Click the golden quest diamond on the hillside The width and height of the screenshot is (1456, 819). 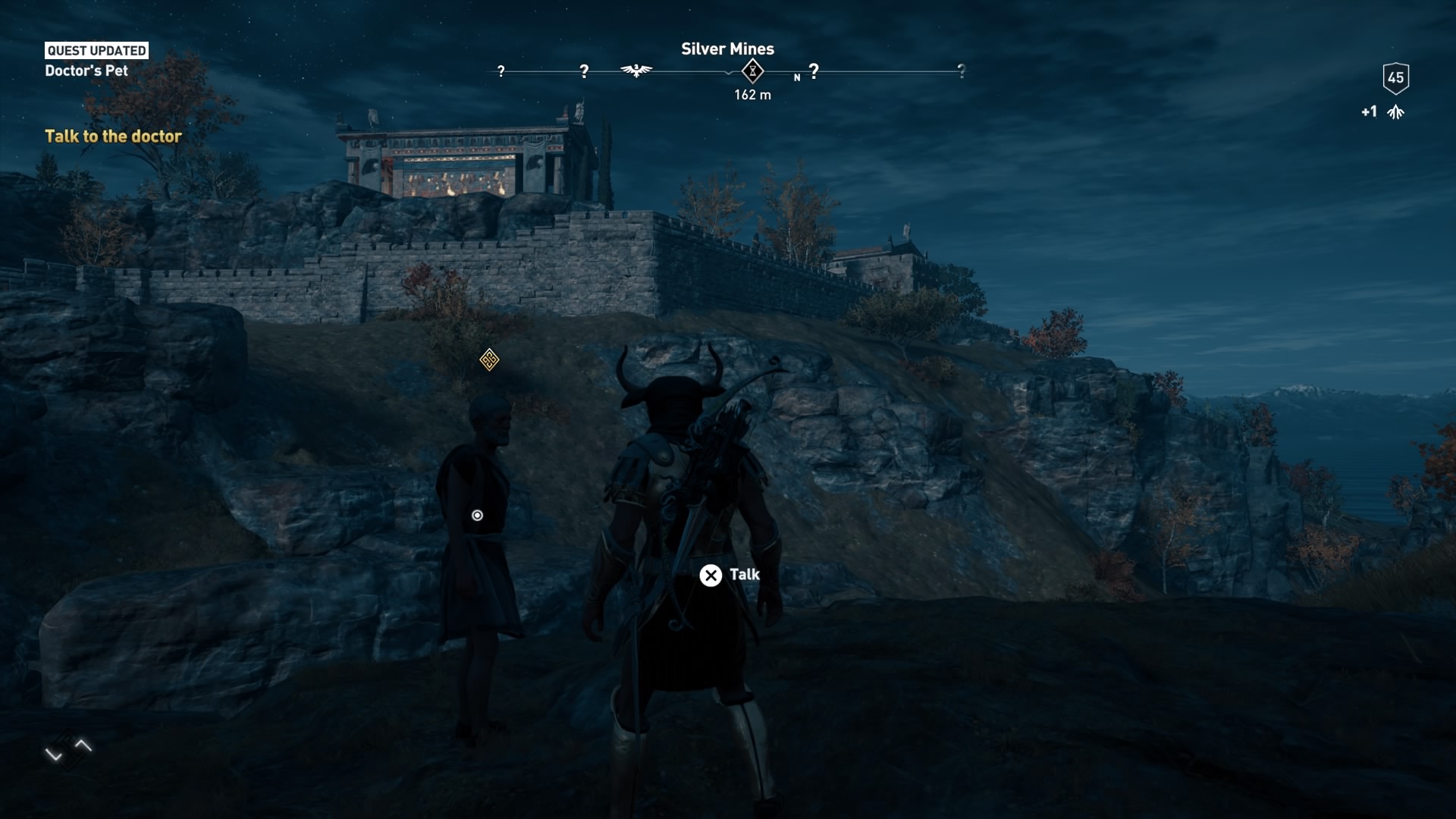click(489, 360)
